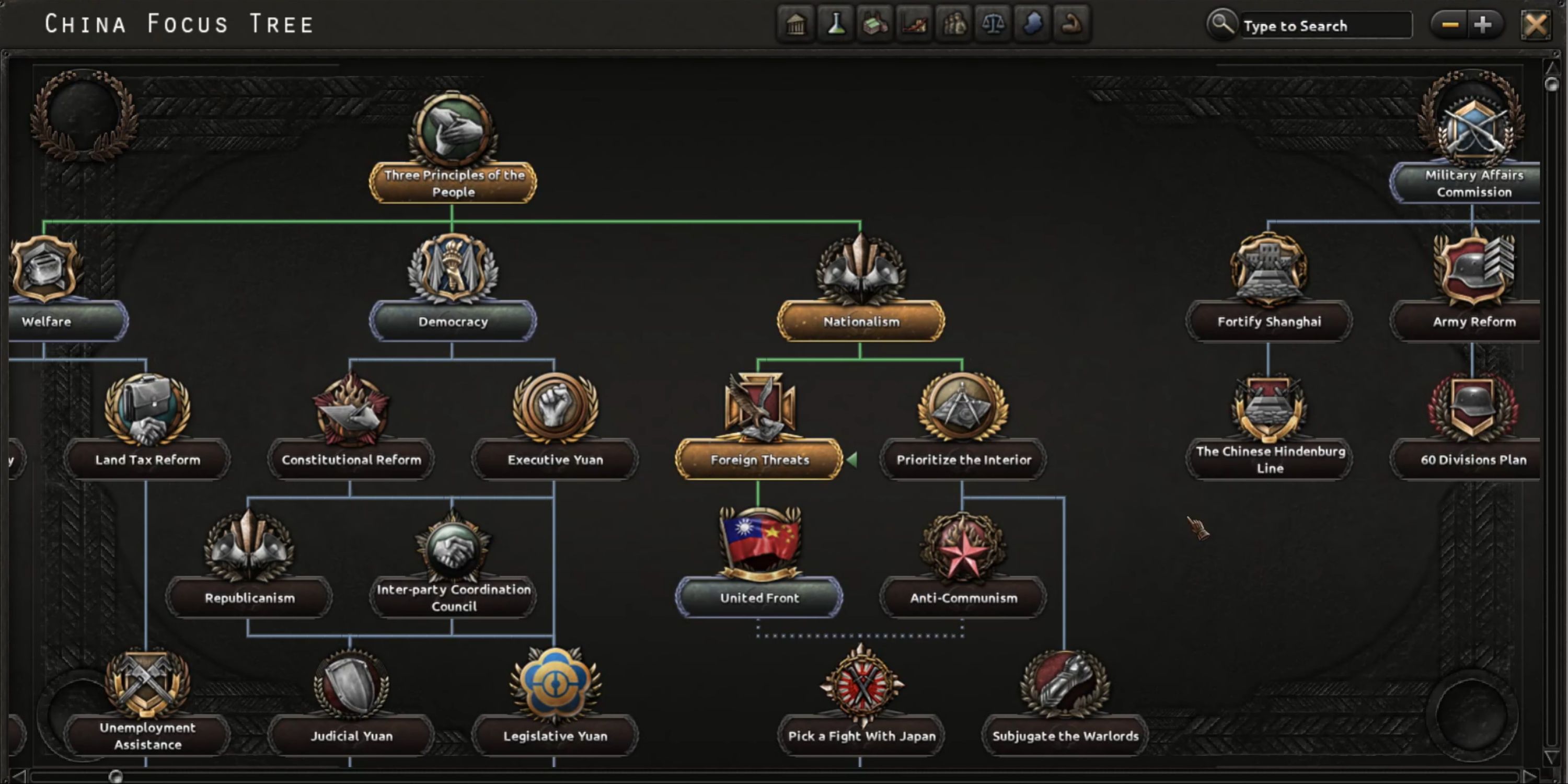
Task: Select the Three Principles of the People focus
Action: point(453,184)
